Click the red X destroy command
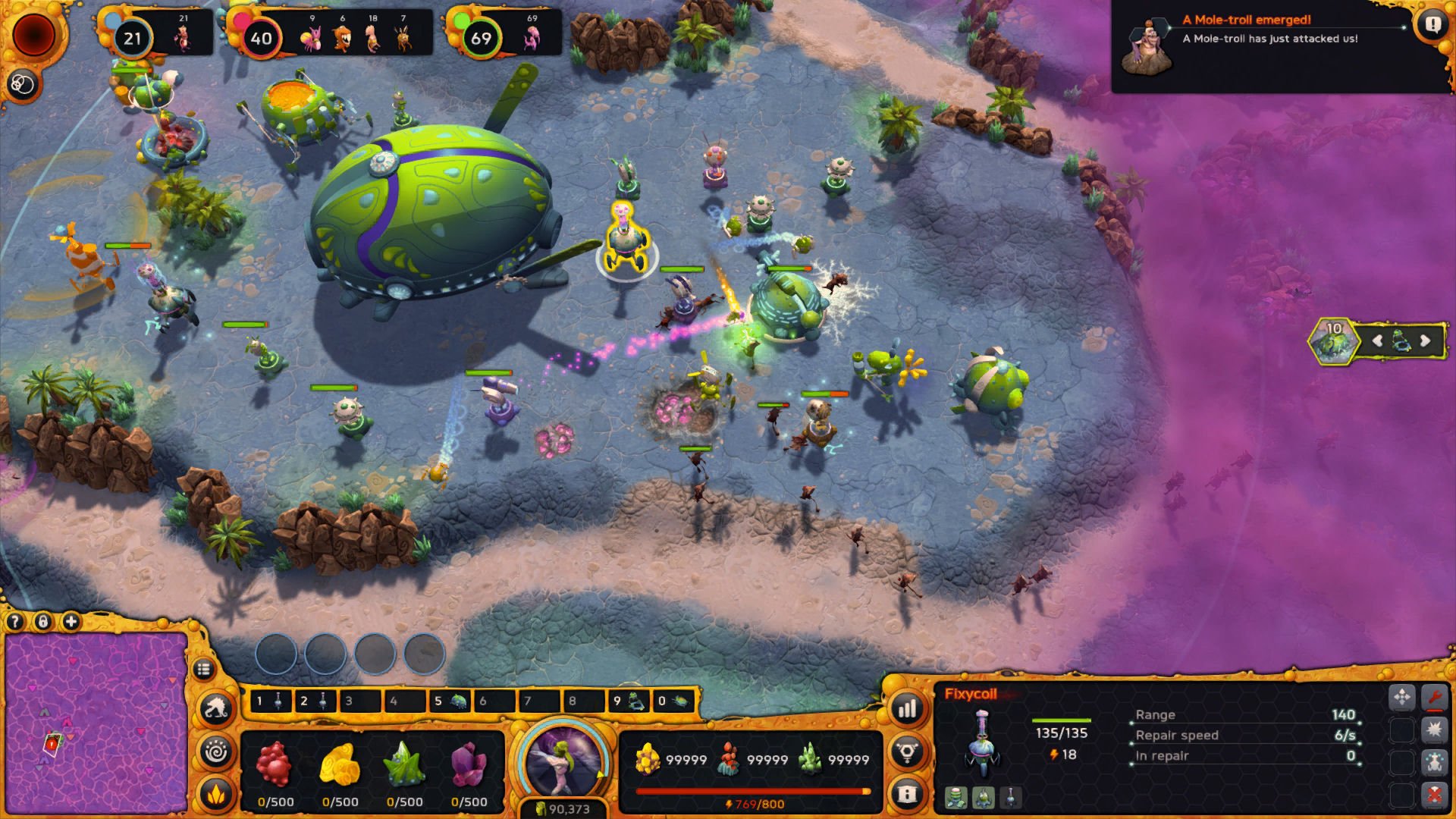1456x819 pixels. (x=1434, y=794)
